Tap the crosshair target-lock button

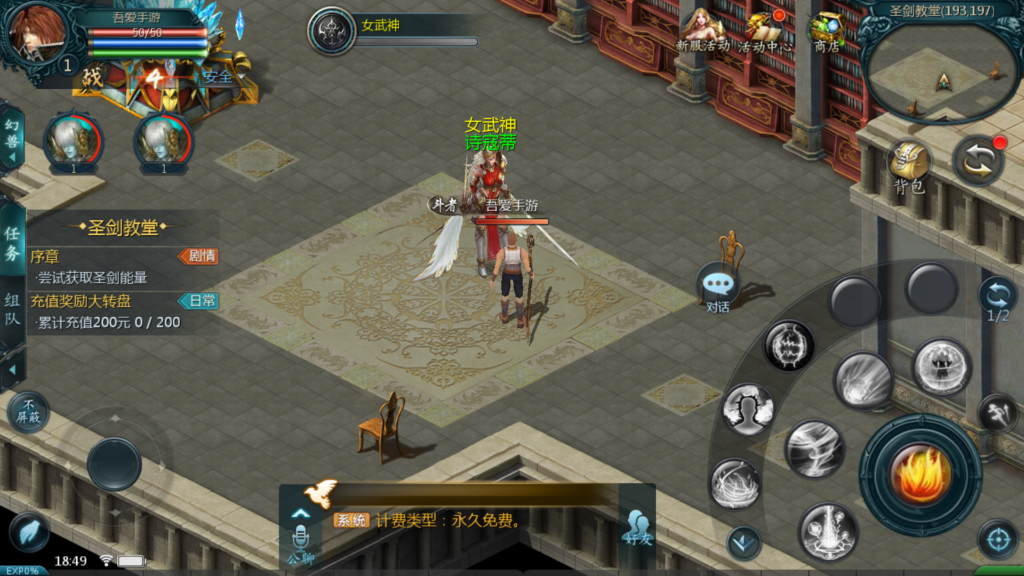pos(996,539)
